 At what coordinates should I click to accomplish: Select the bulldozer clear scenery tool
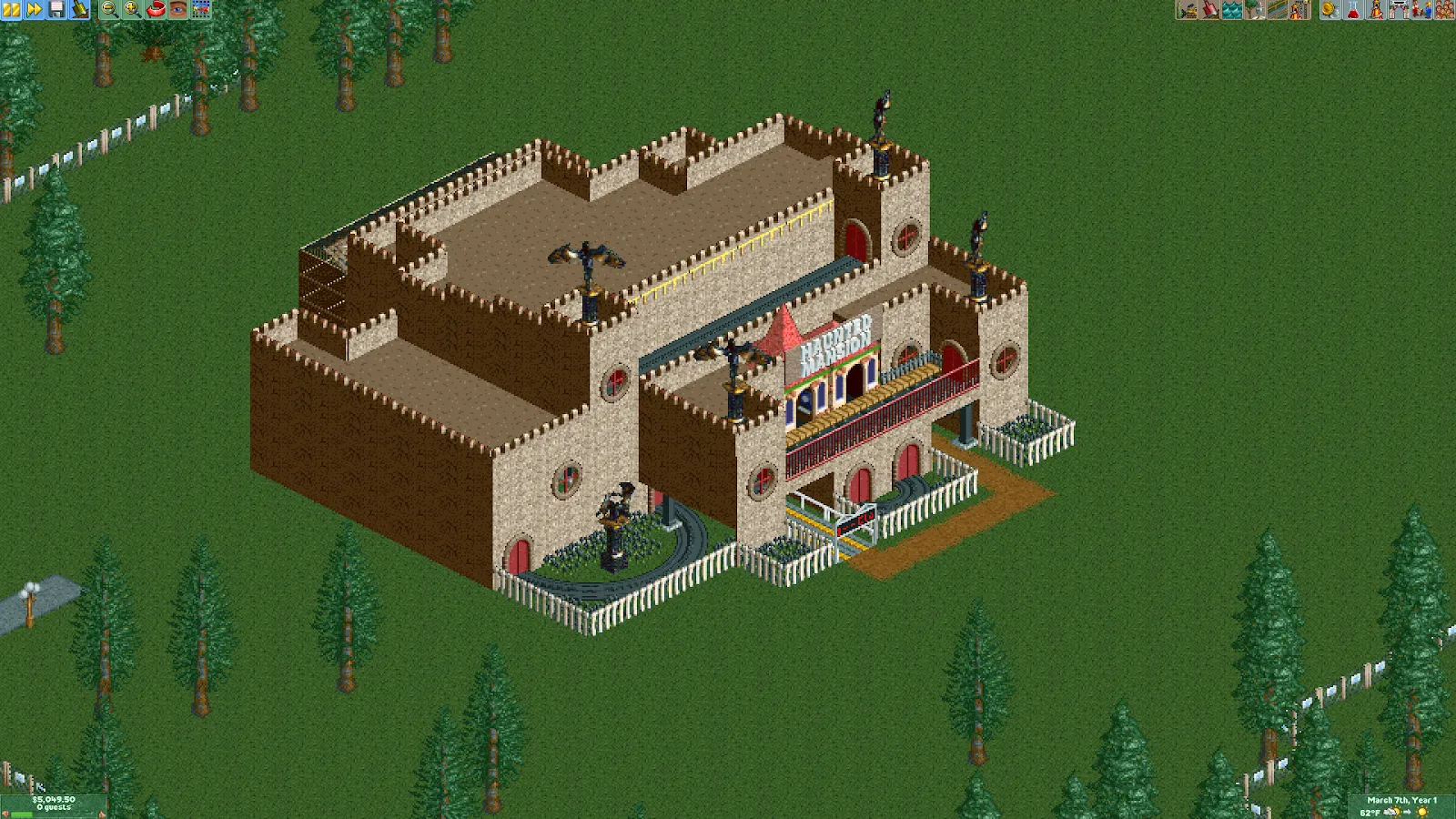(1187, 9)
